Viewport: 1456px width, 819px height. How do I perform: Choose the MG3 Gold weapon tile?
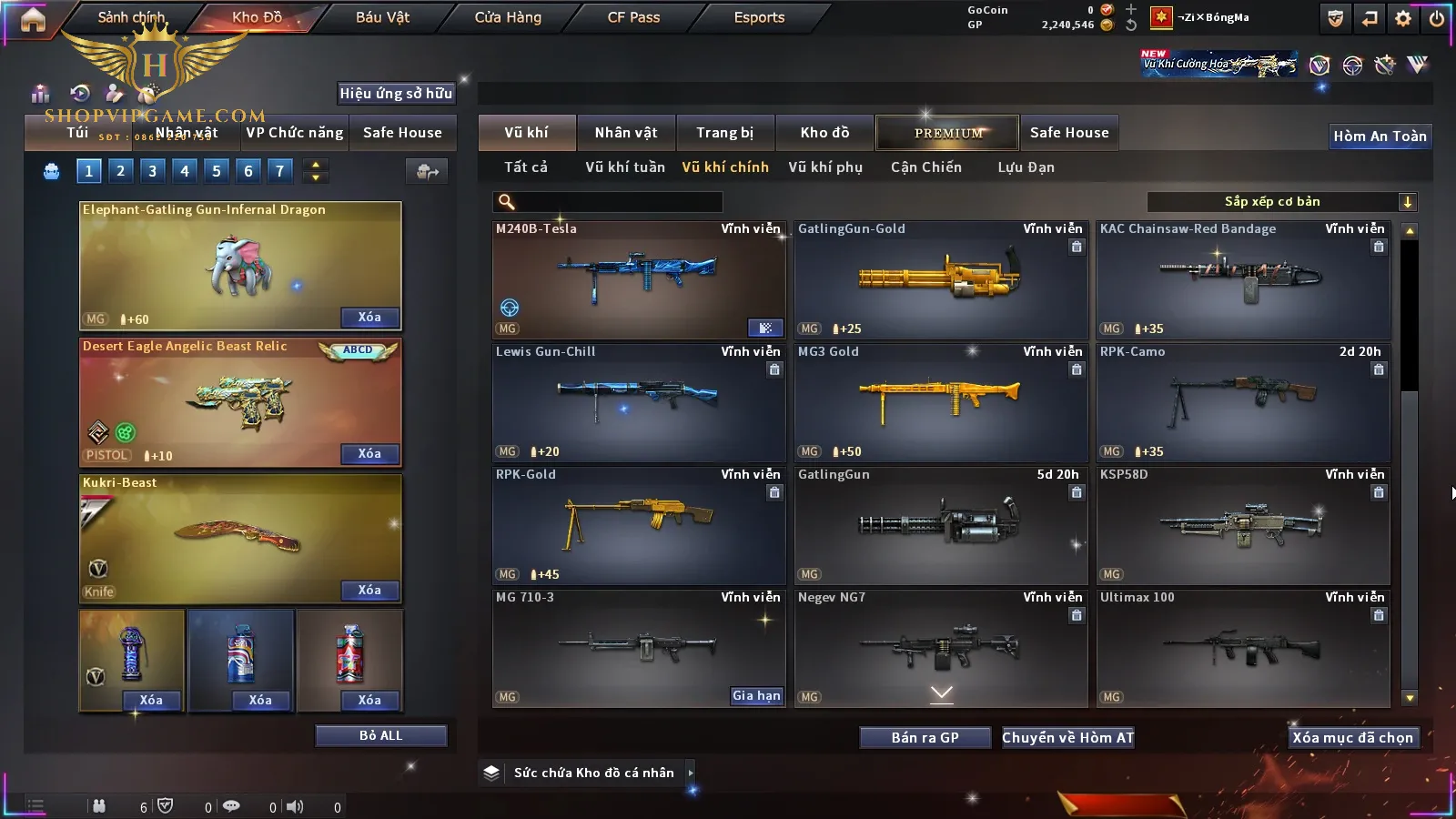941,403
